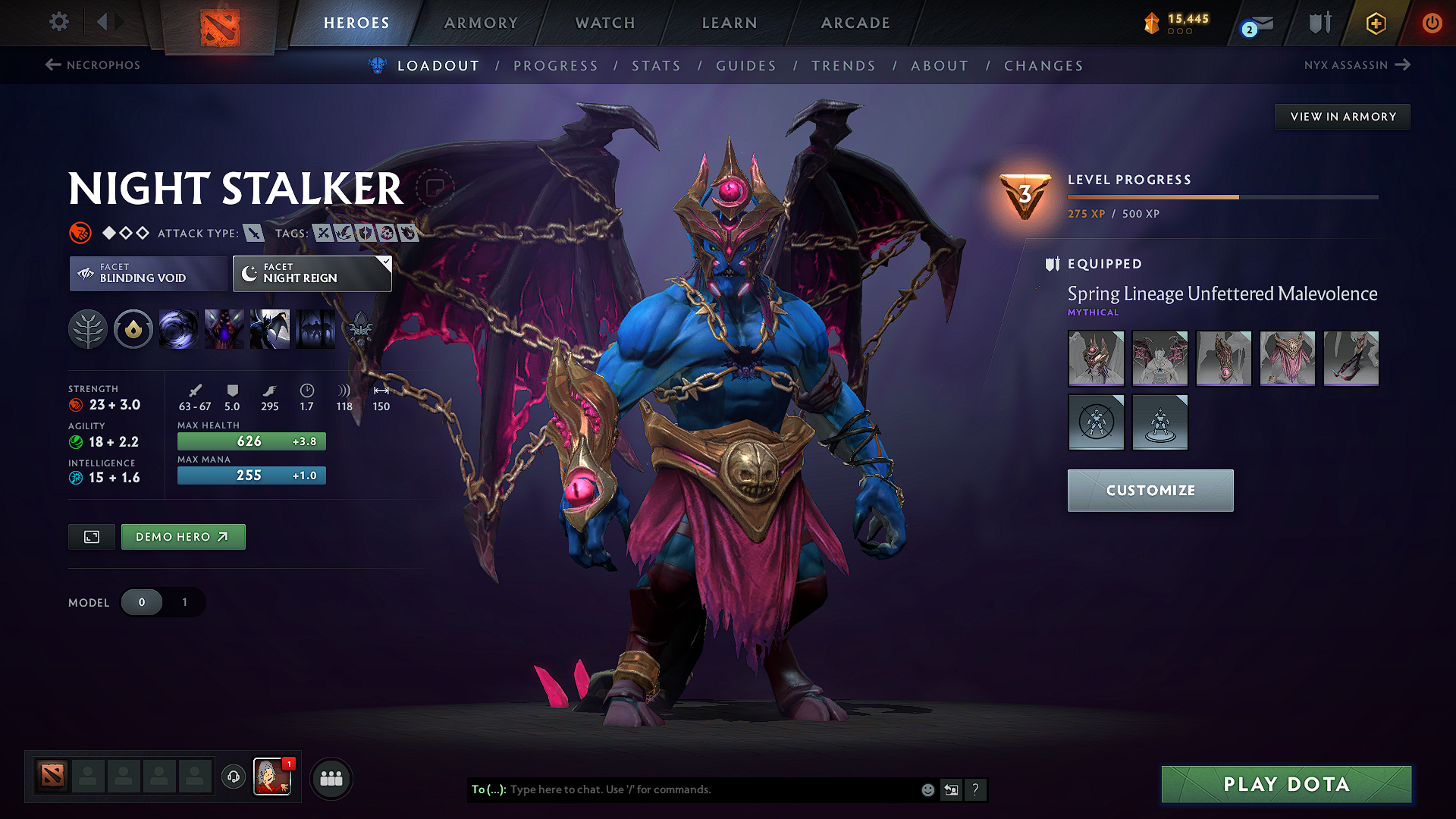Open the talent tree icon
The height and width of the screenshot is (819, 1456).
[x=88, y=329]
